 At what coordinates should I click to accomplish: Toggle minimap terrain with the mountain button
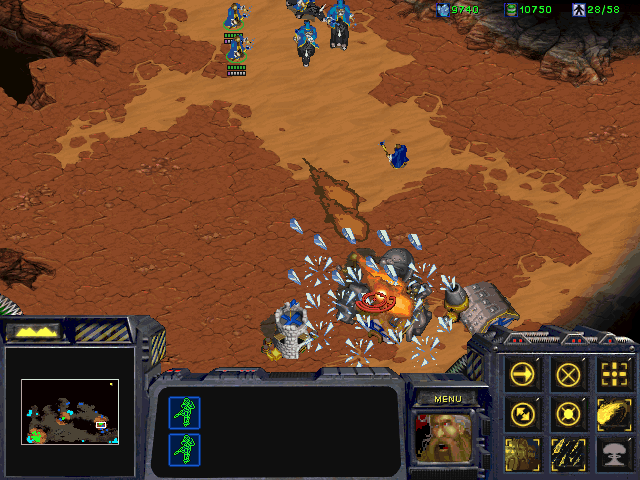(x=33, y=331)
